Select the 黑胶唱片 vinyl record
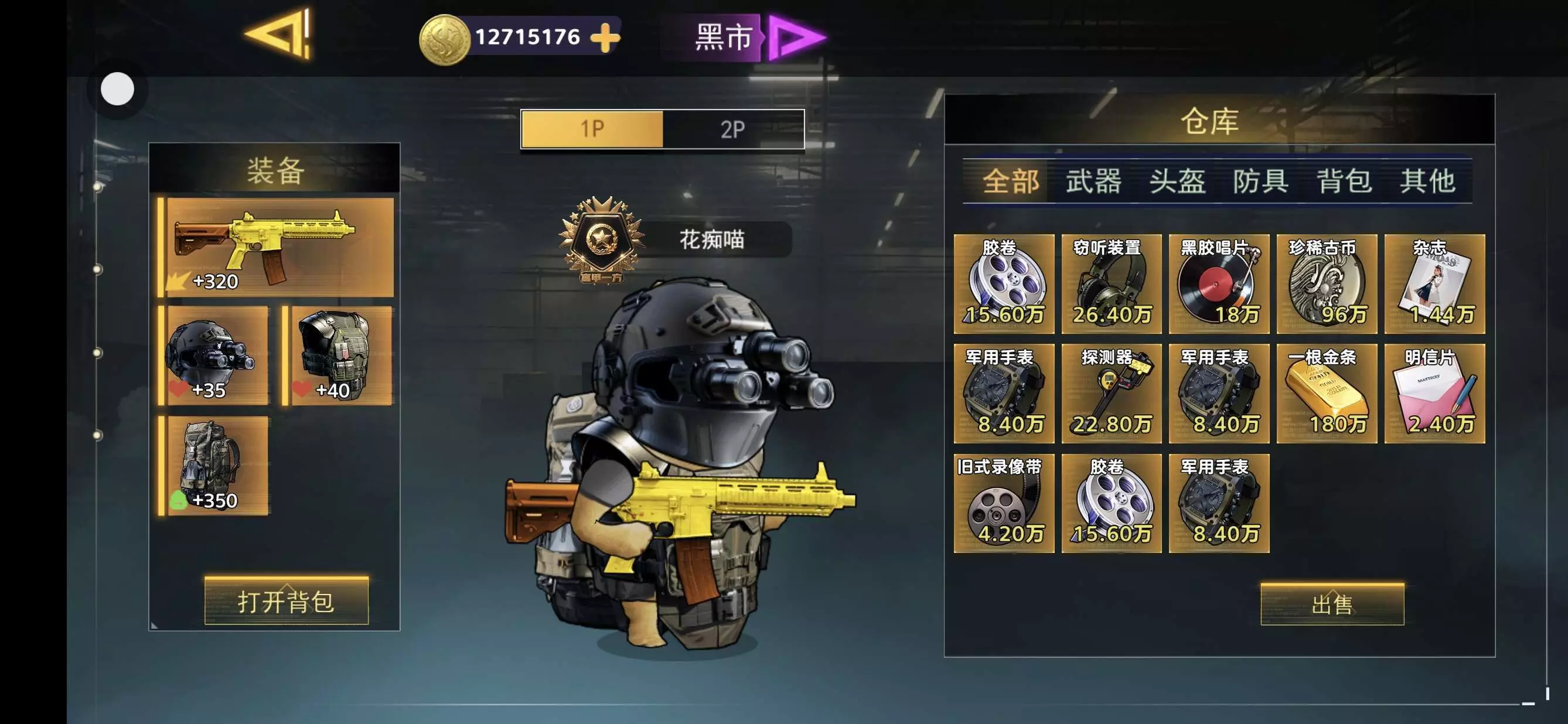This screenshot has height=724, width=1568. click(1219, 284)
